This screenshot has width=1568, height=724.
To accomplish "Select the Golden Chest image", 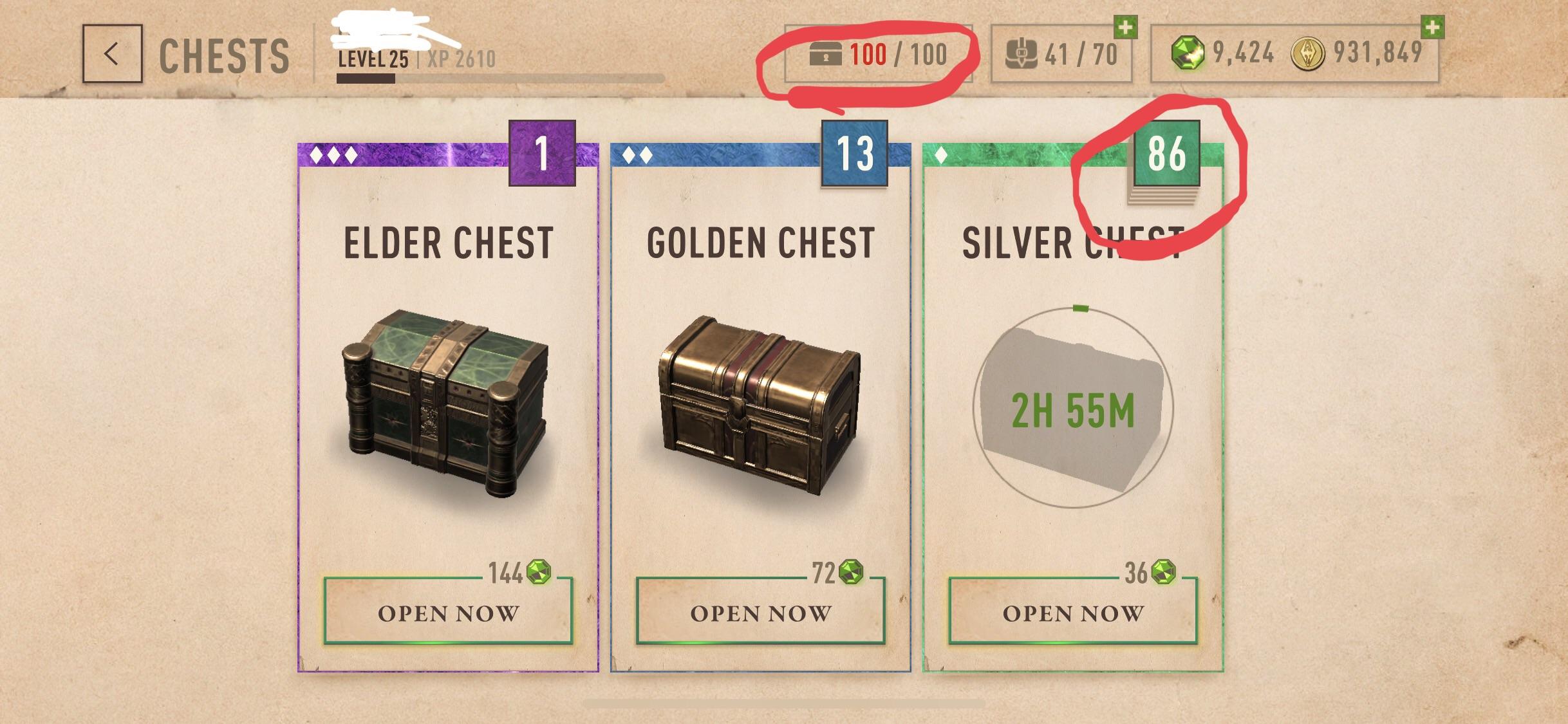I will point(758,405).
